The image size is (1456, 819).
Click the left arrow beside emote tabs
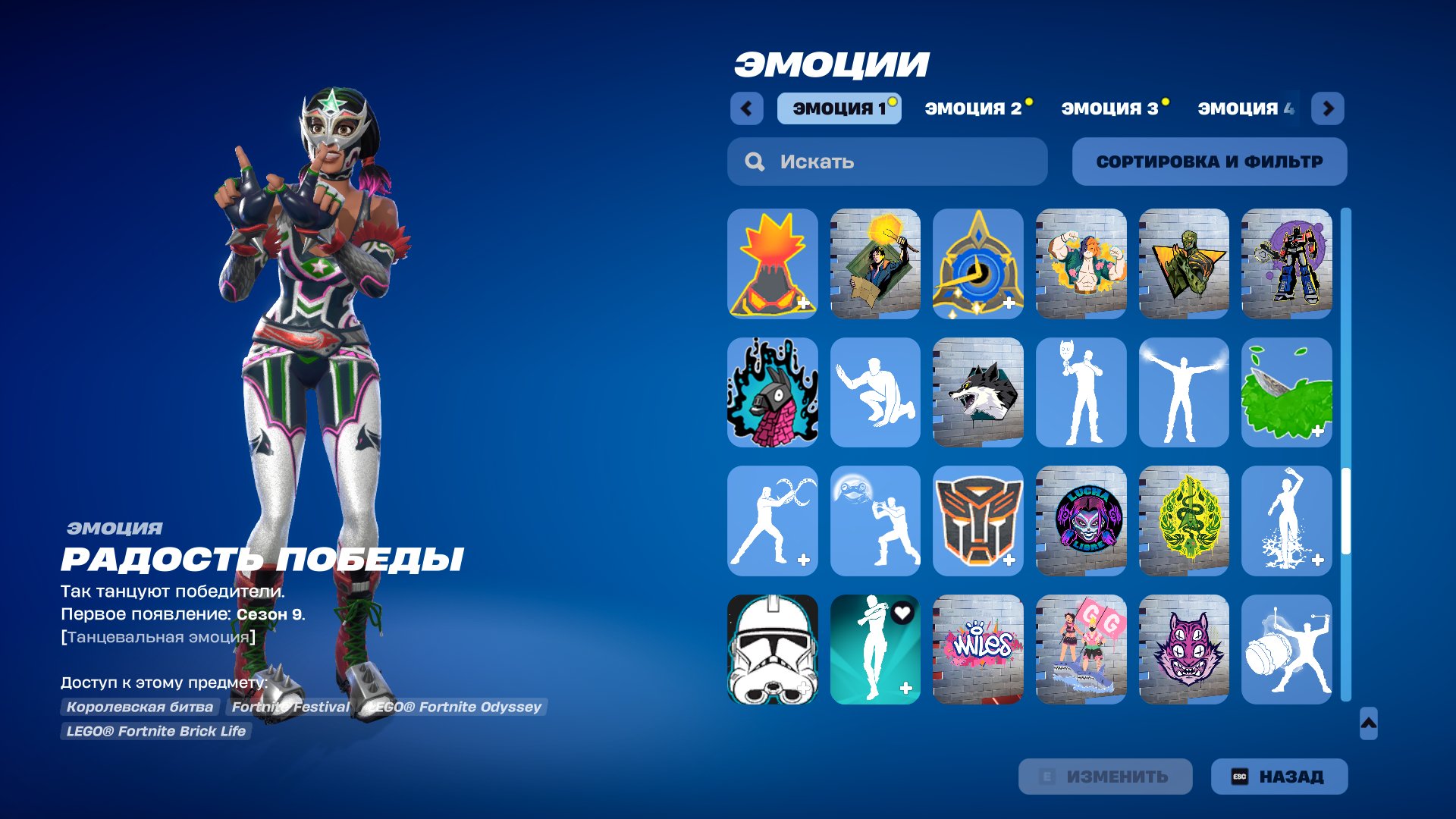coord(746,108)
